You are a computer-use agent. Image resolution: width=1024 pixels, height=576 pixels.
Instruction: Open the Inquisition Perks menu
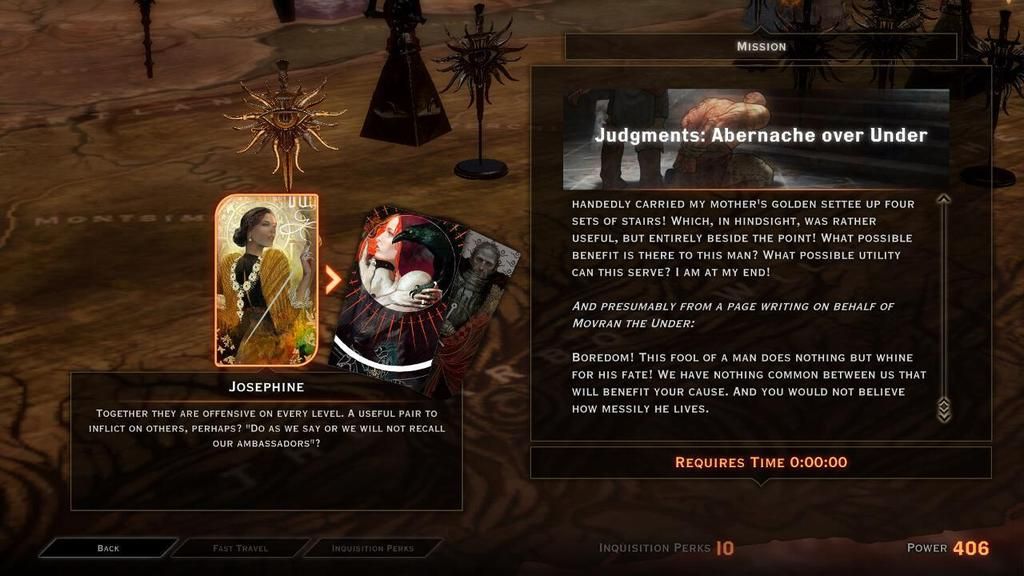click(372, 548)
